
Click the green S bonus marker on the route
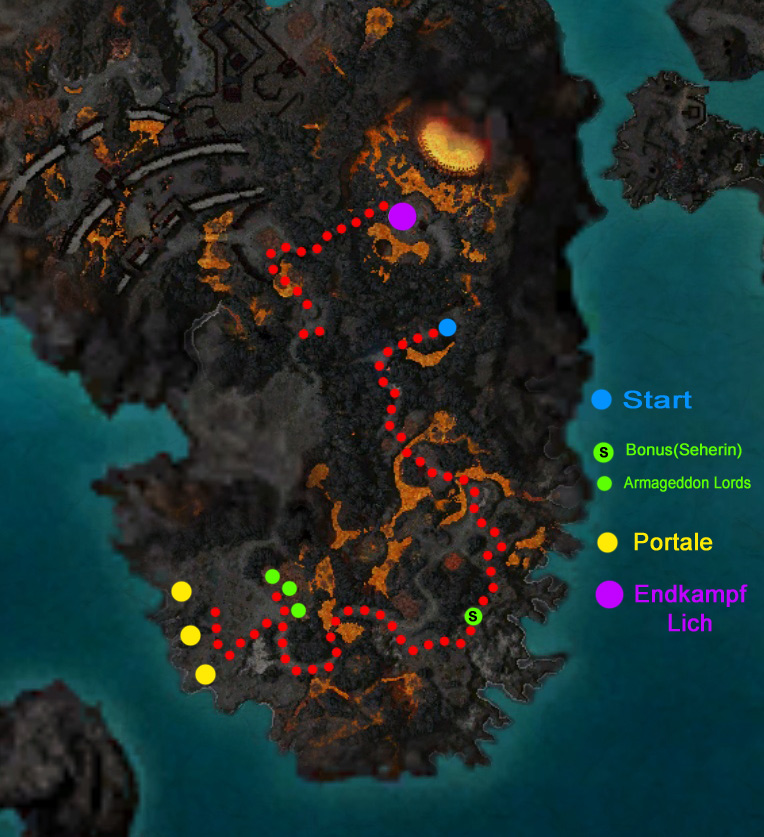[x=473, y=616]
